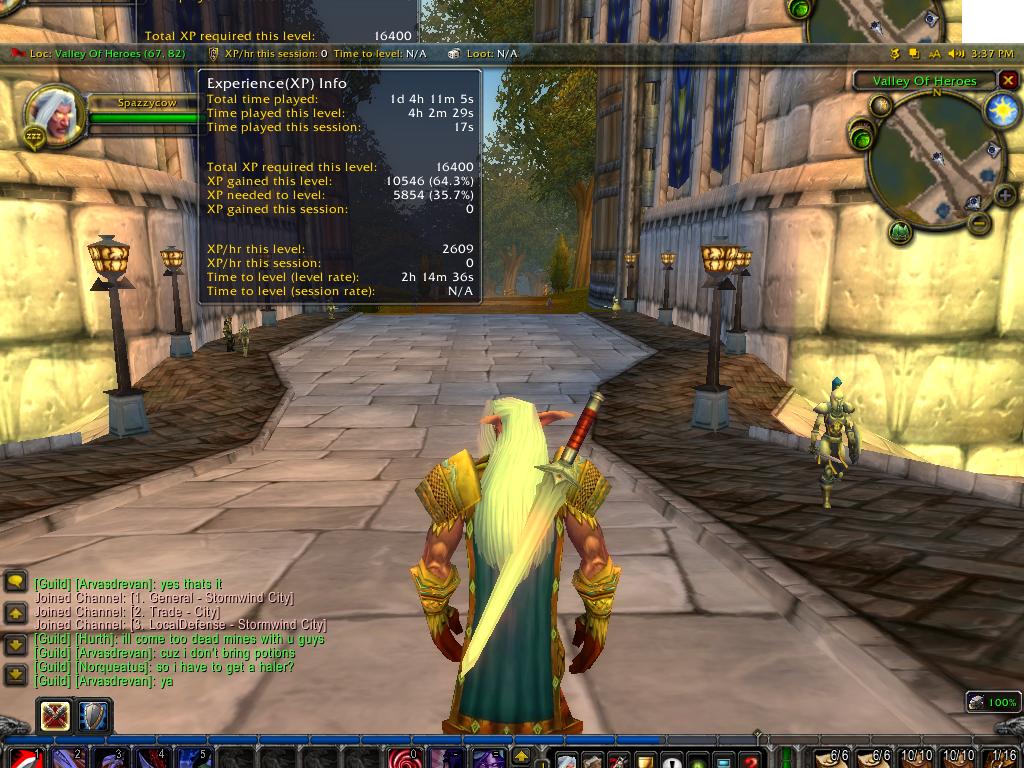Use the red spiral ability icon
Screen dimensions: 1024x768
[402, 758]
